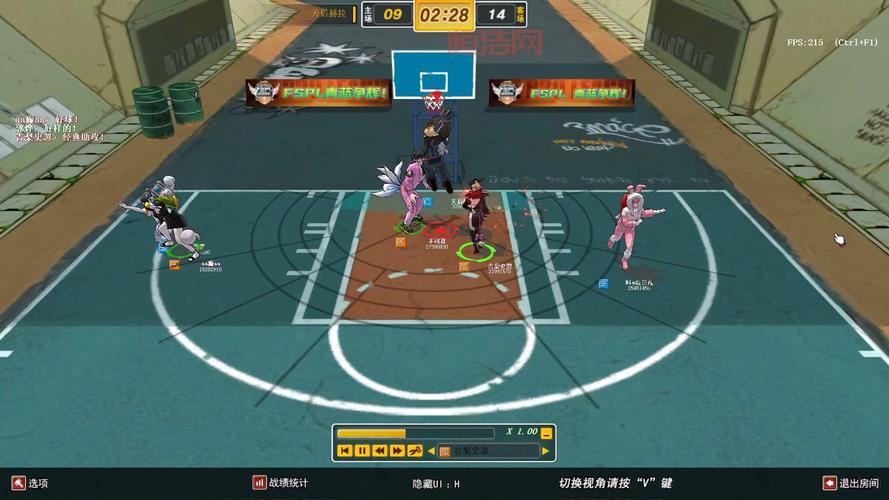Screen dimensions: 889x500
Task: Minimize the replay control panel
Action: [x=546, y=433]
